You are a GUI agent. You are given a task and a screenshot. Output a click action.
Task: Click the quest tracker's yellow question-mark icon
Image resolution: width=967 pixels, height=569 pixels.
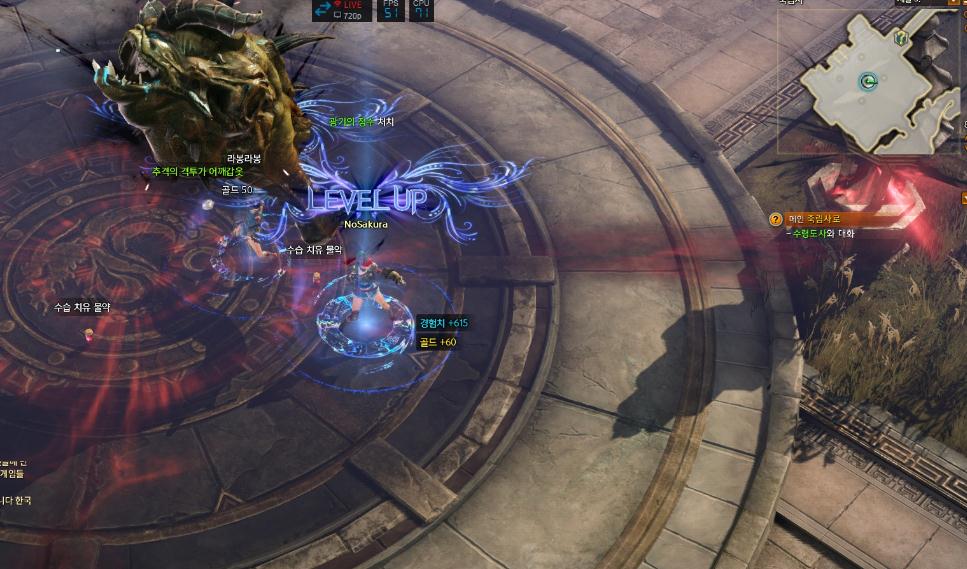[x=775, y=219]
